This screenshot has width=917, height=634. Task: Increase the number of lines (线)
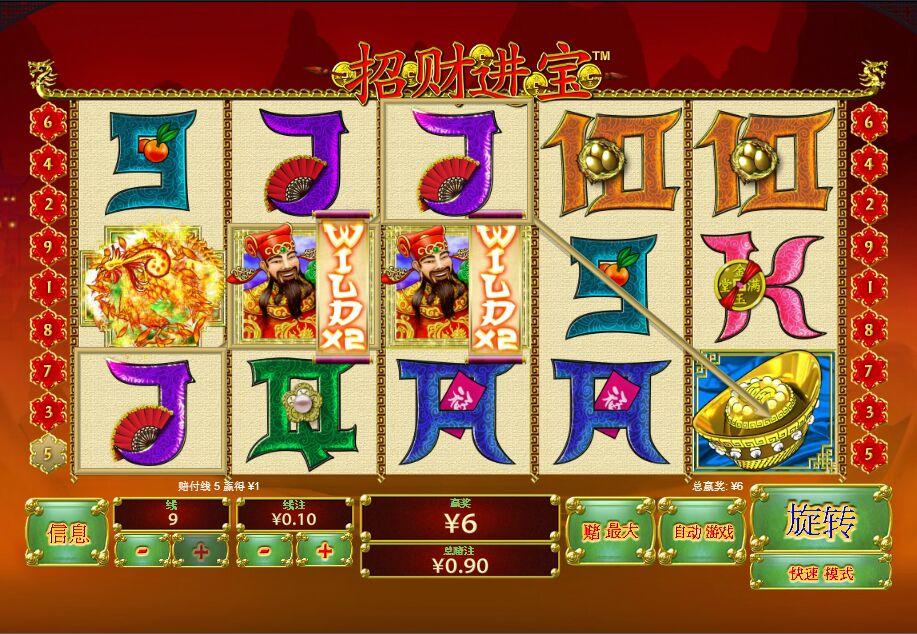click(x=200, y=550)
